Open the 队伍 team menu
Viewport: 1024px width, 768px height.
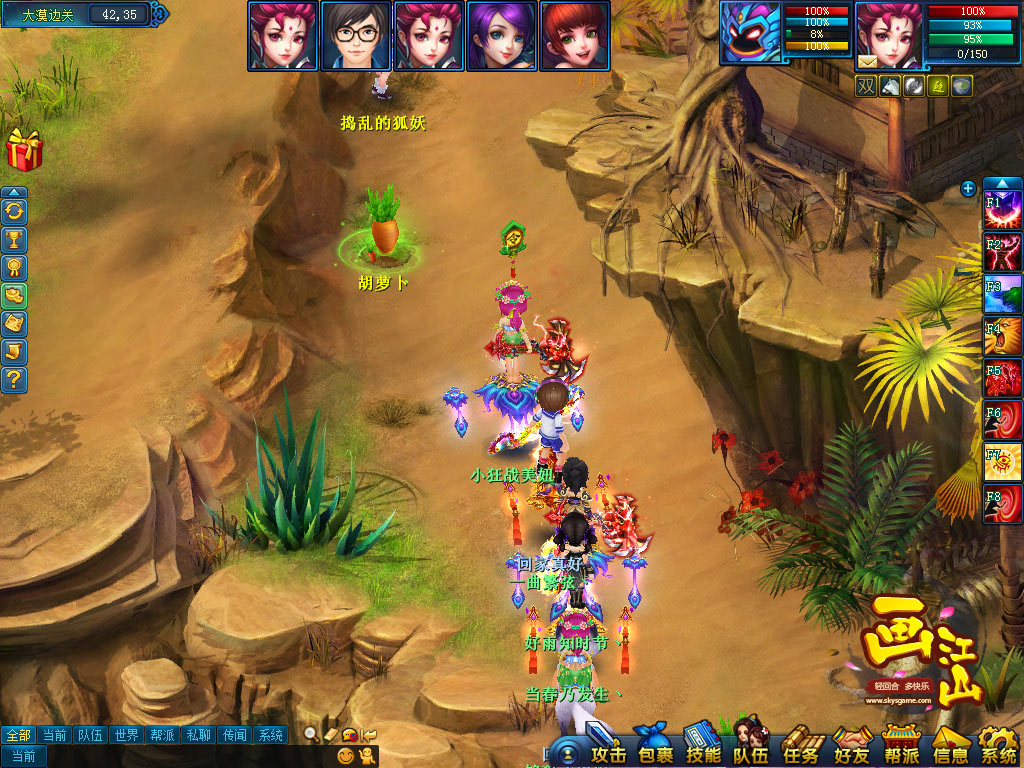coord(752,746)
